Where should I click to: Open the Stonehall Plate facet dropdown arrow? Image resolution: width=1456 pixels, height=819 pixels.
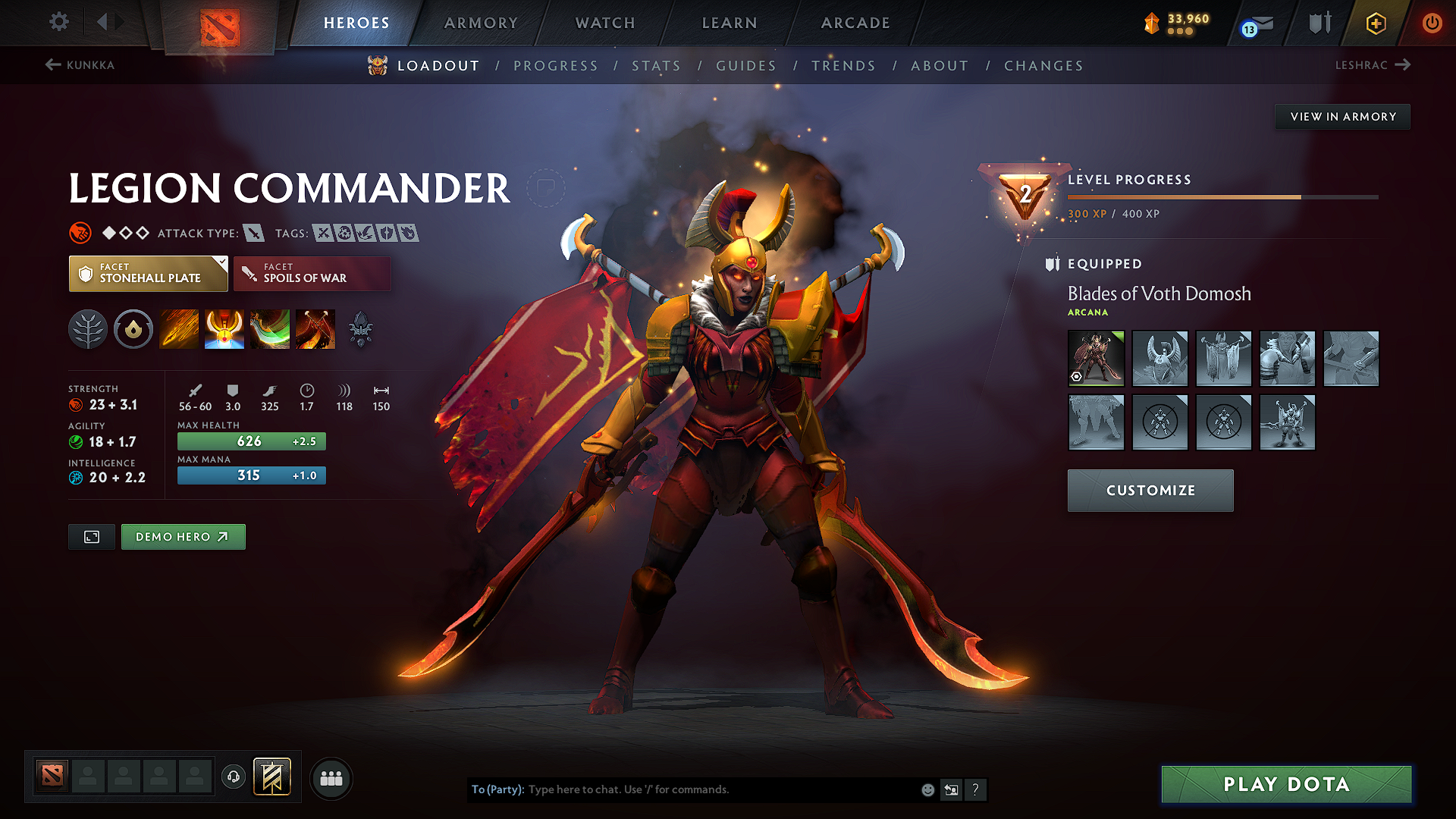tap(221, 263)
